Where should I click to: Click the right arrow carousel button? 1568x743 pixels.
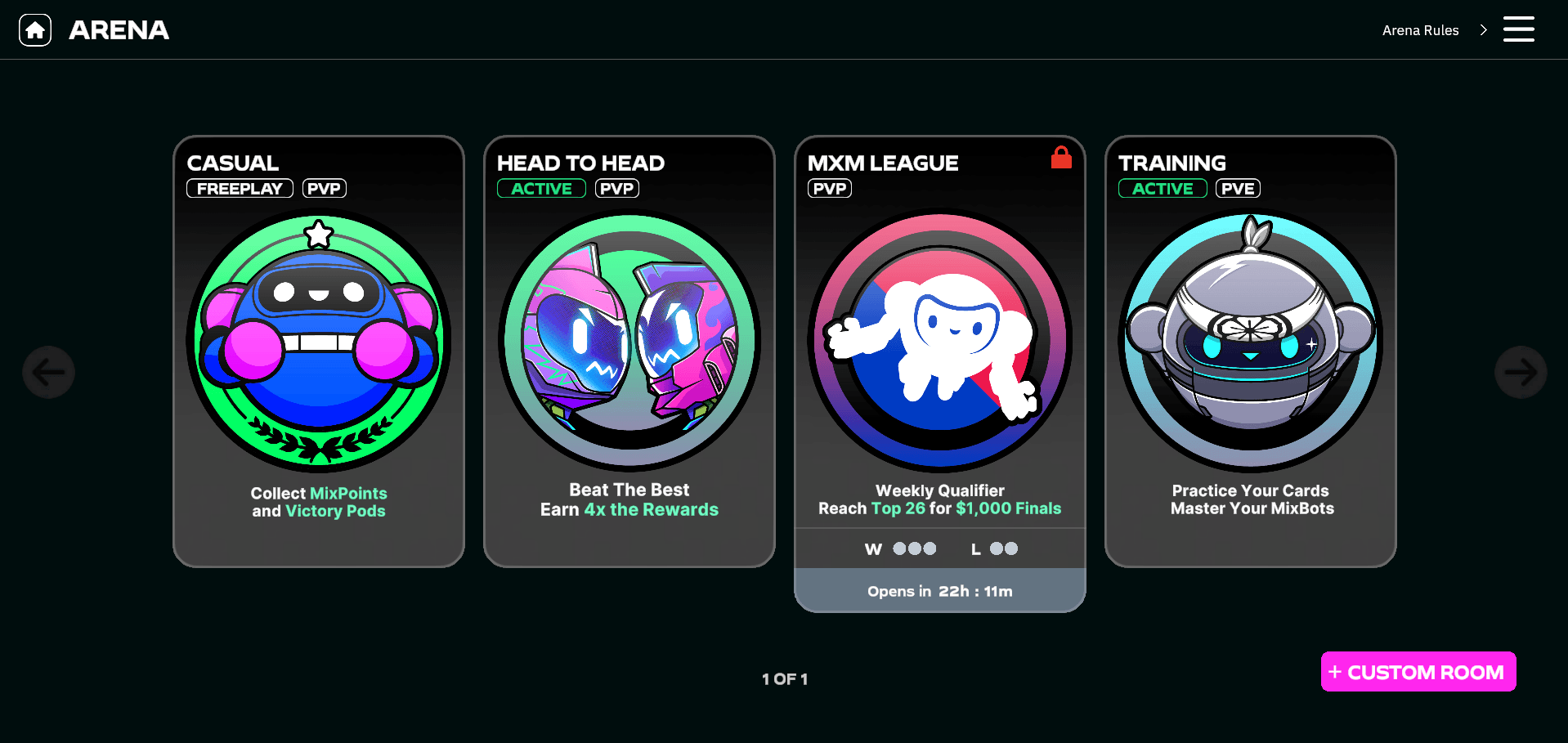(1520, 373)
